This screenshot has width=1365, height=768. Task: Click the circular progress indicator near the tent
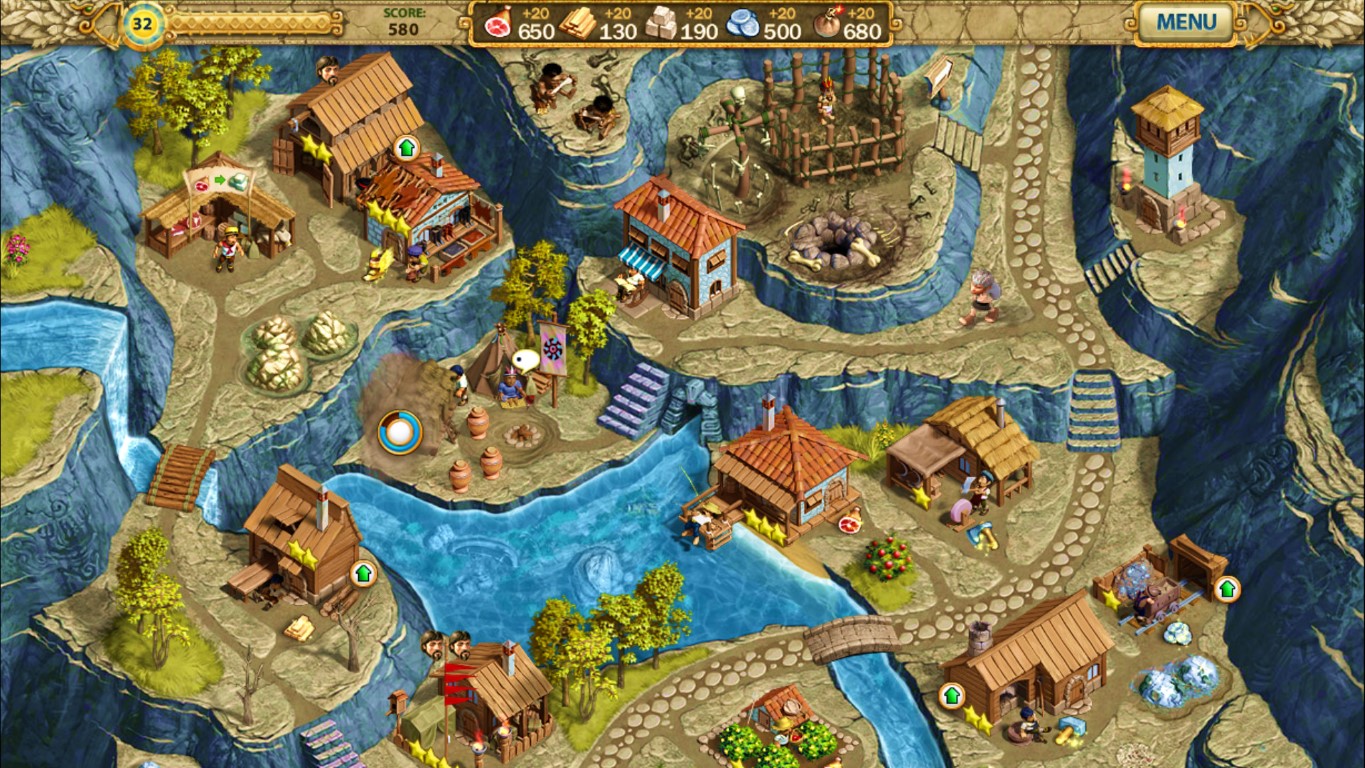click(x=397, y=430)
